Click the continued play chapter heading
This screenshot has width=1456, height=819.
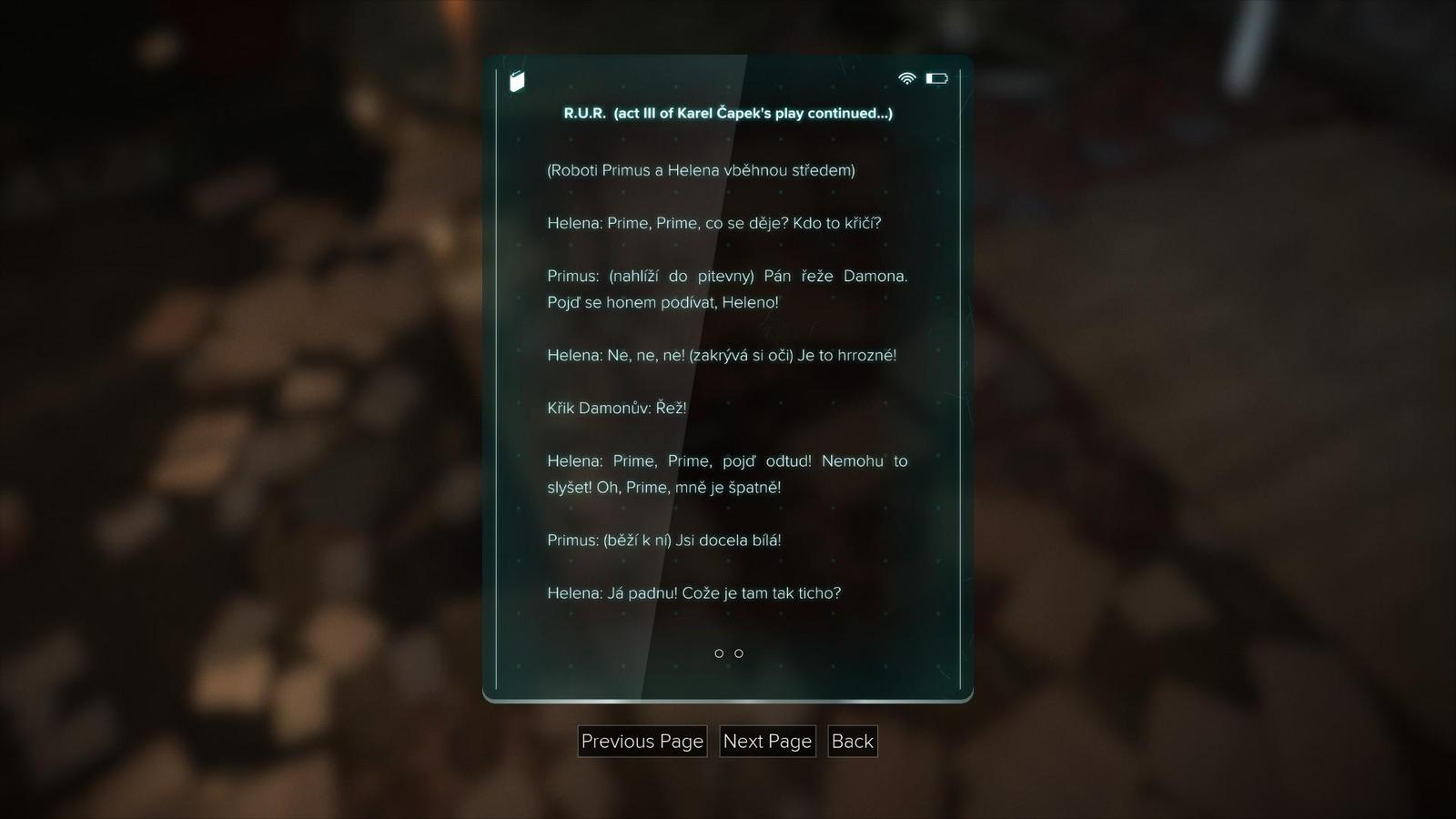726,114
